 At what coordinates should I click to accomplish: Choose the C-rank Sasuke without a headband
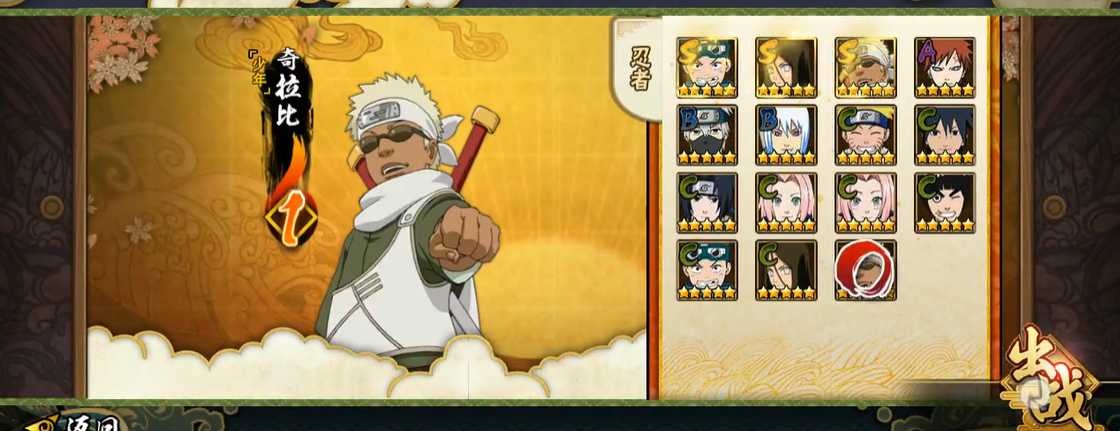click(x=944, y=135)
